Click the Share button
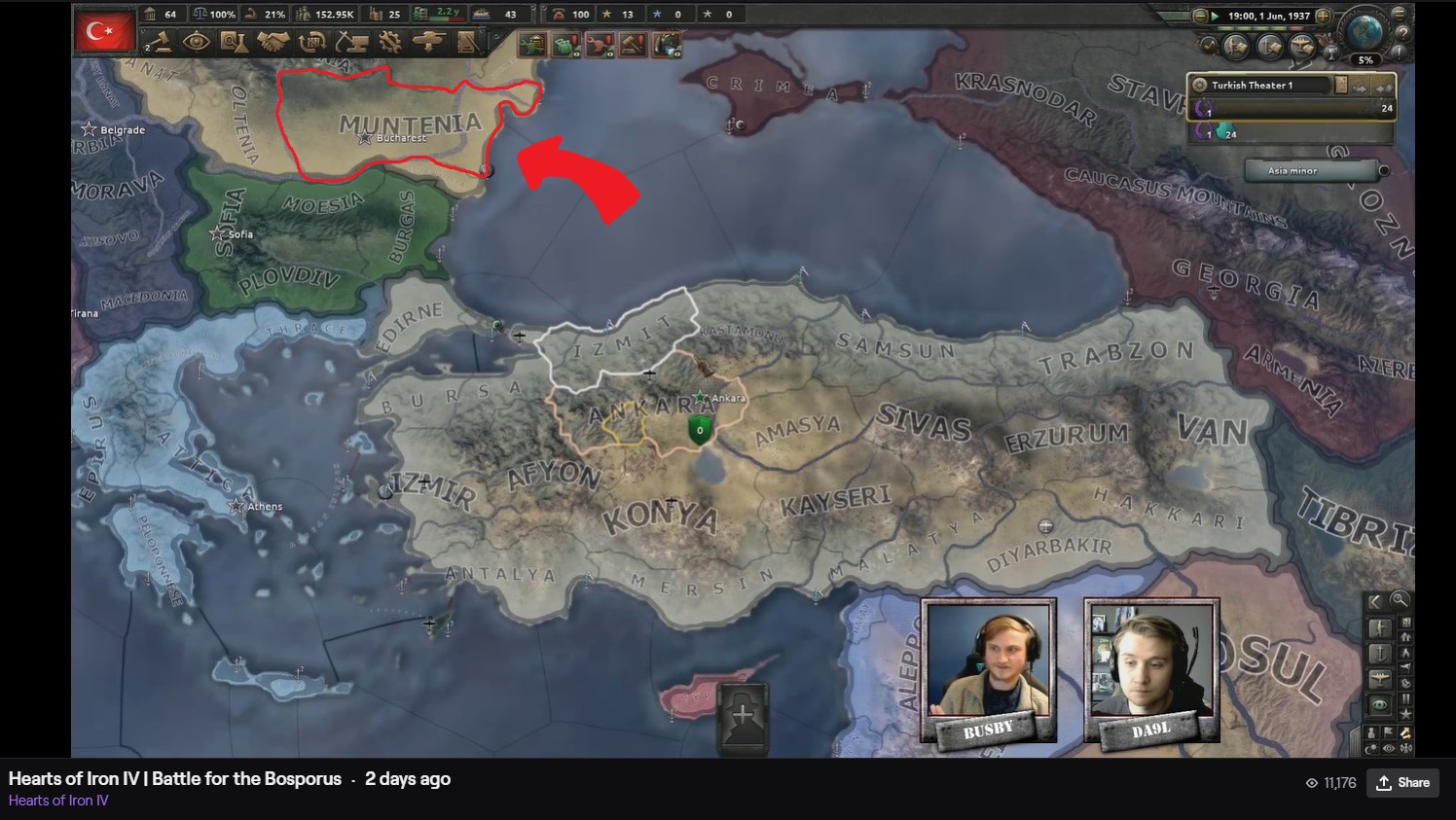Image resolution: width=1456 pixels, height=820 pixels. click(1402, 782)
